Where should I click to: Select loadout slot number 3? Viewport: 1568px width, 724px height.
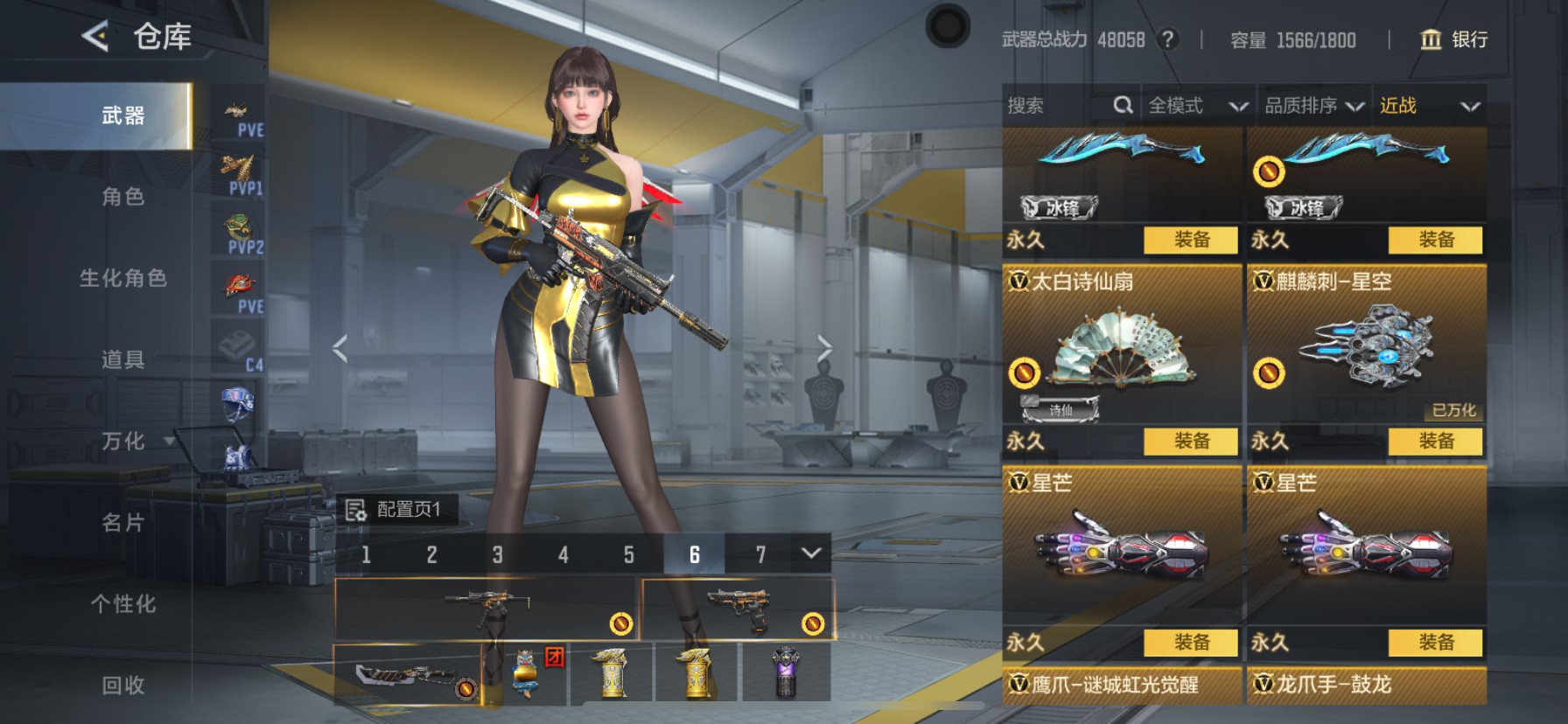click(497, 554)
